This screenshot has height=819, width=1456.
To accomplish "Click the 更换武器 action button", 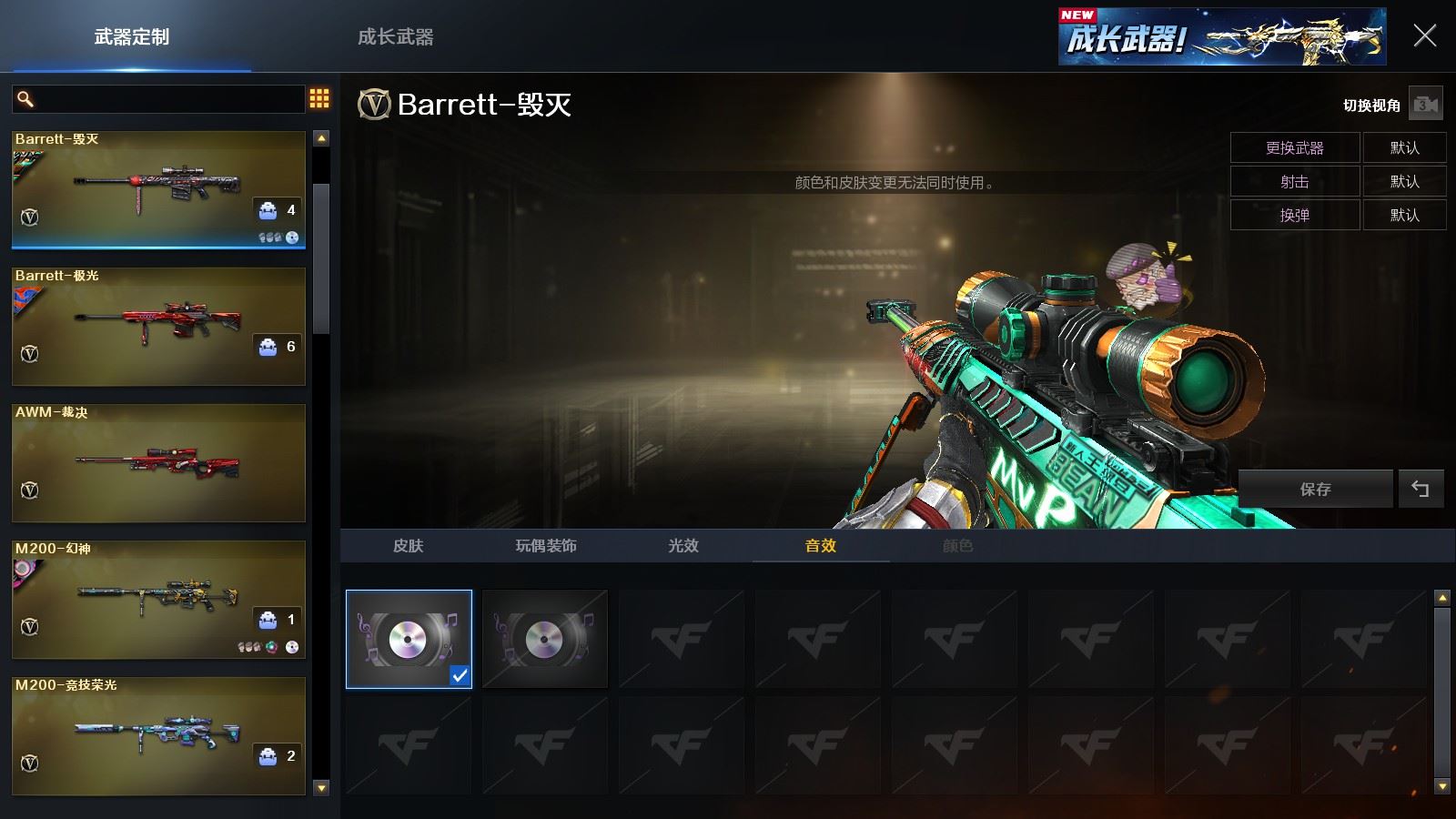I will [1294, 147].
